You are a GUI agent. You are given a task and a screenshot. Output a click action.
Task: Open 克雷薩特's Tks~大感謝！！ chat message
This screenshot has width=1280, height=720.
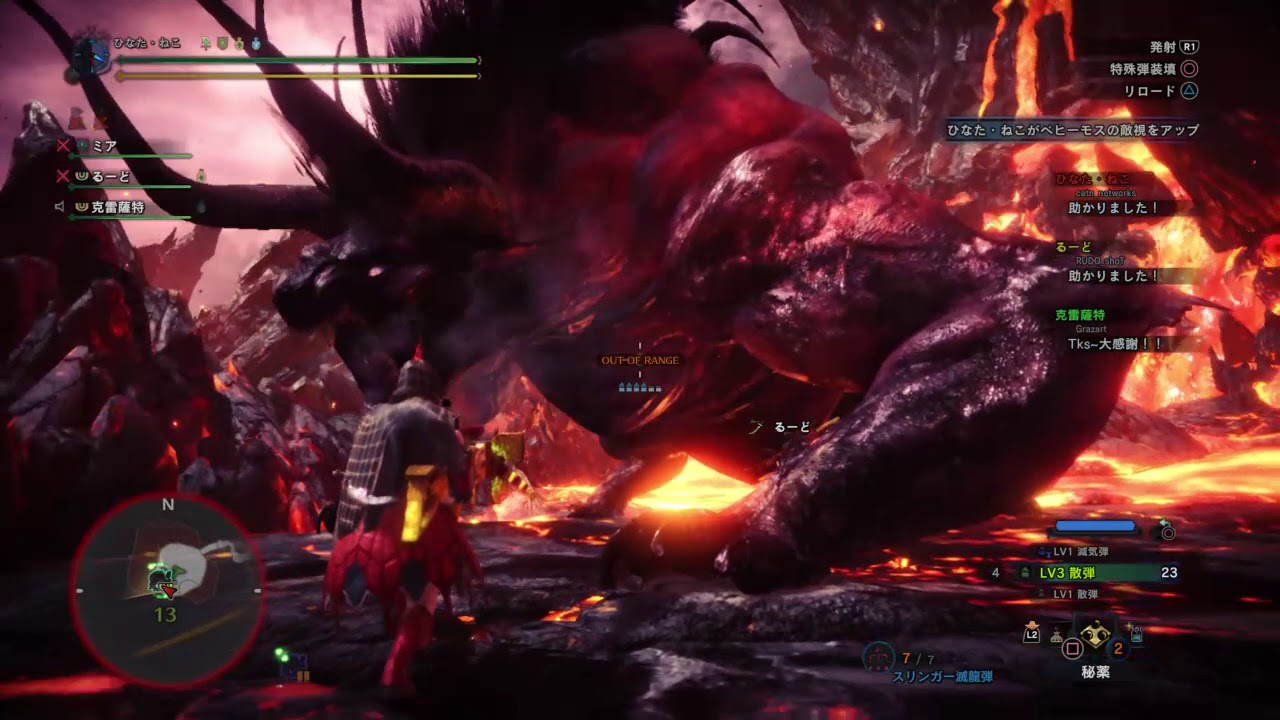pyautogui.click(x=1113, y=343)
